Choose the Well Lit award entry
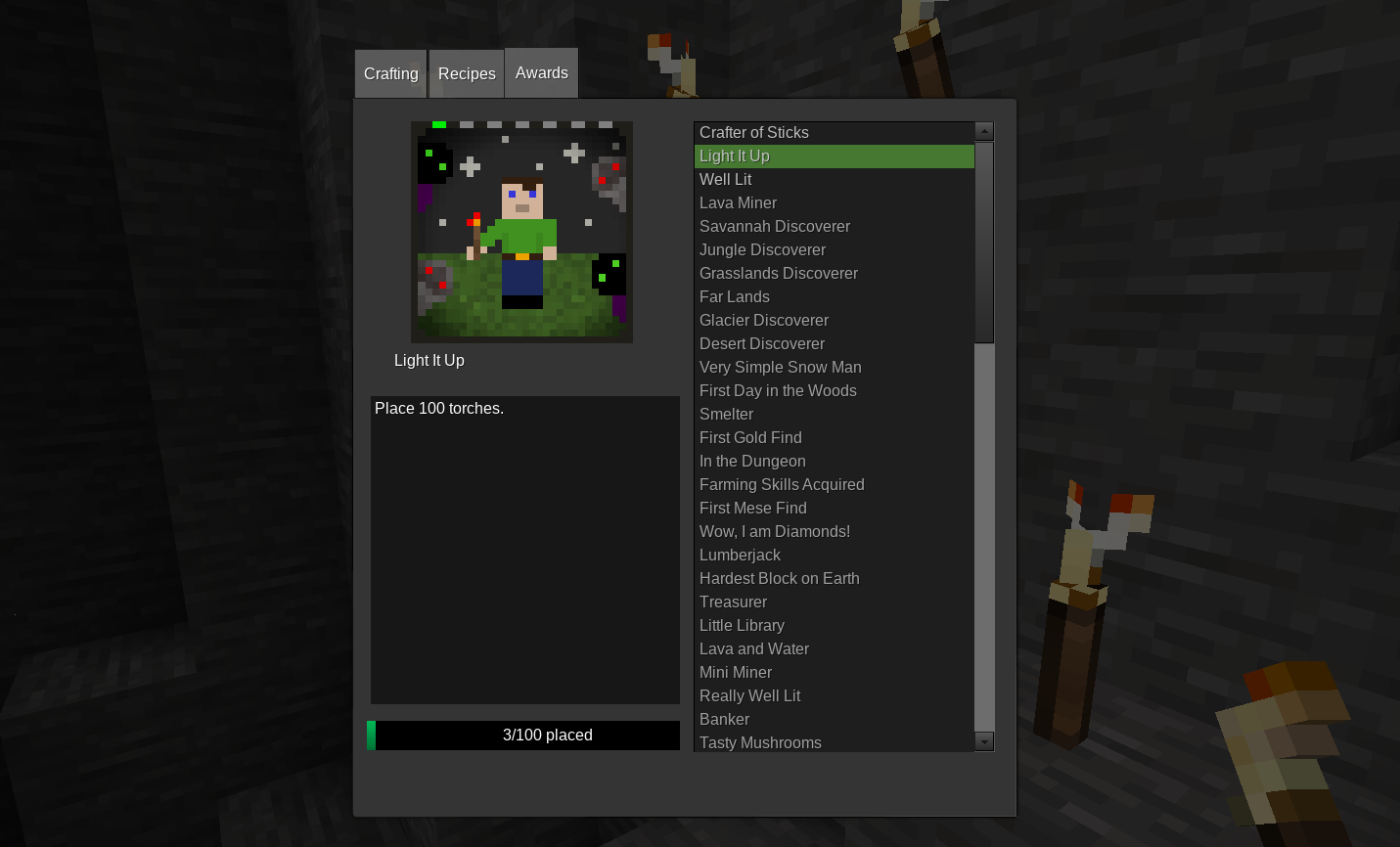This screenshot has height=847, width=1400. tap(726, 179)
